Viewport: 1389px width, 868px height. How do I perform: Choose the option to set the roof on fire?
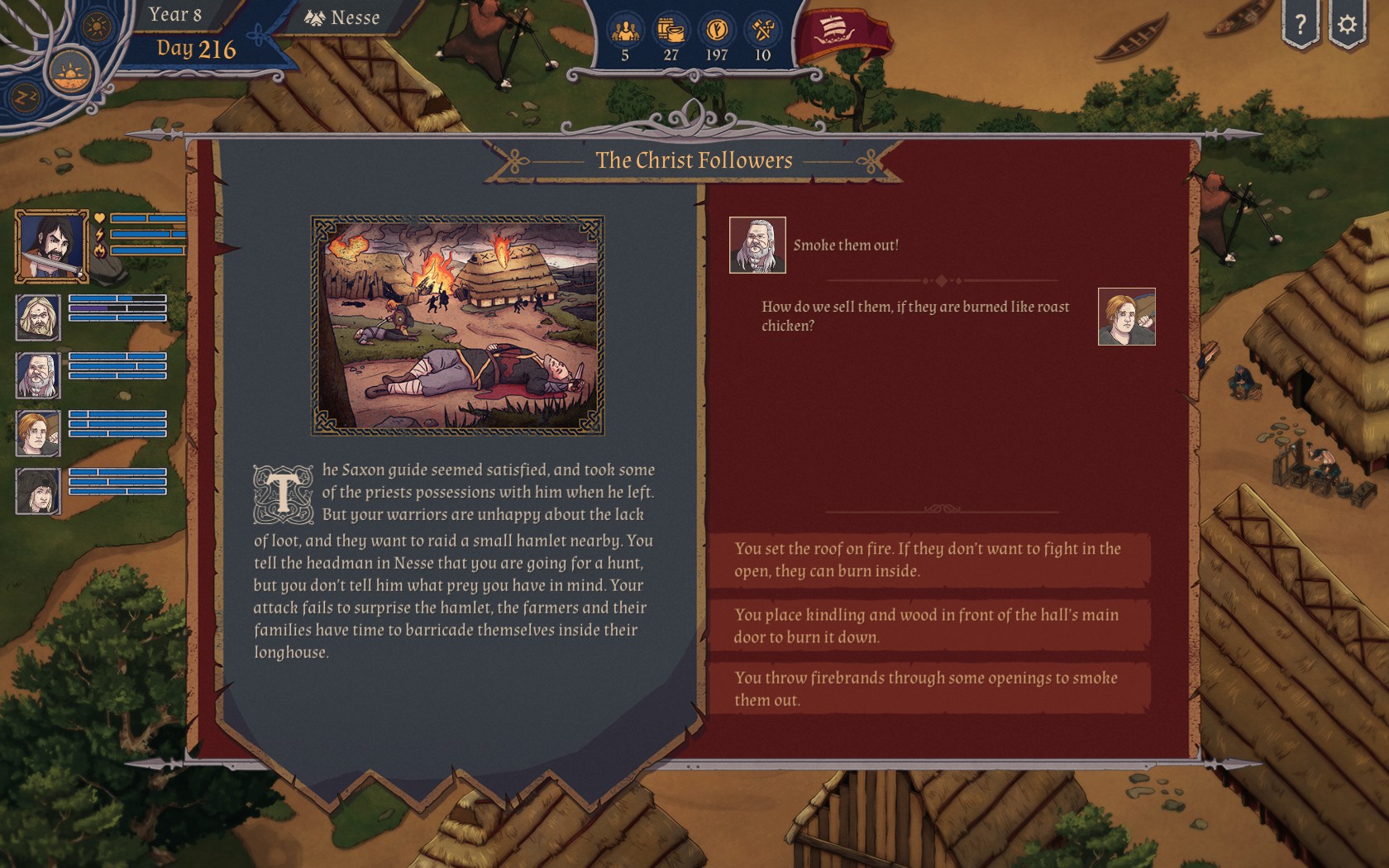point(928,560)
